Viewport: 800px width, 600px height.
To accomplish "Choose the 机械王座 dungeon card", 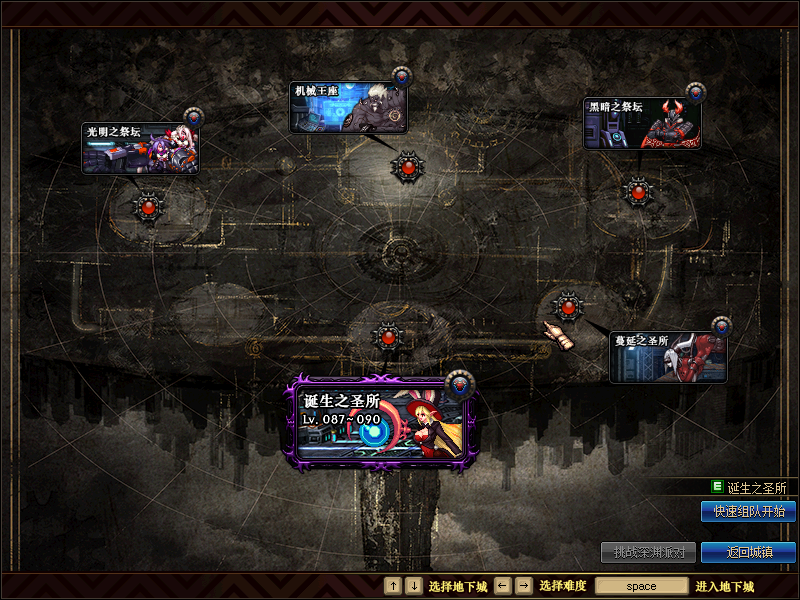I will click(x=348, y=107).
